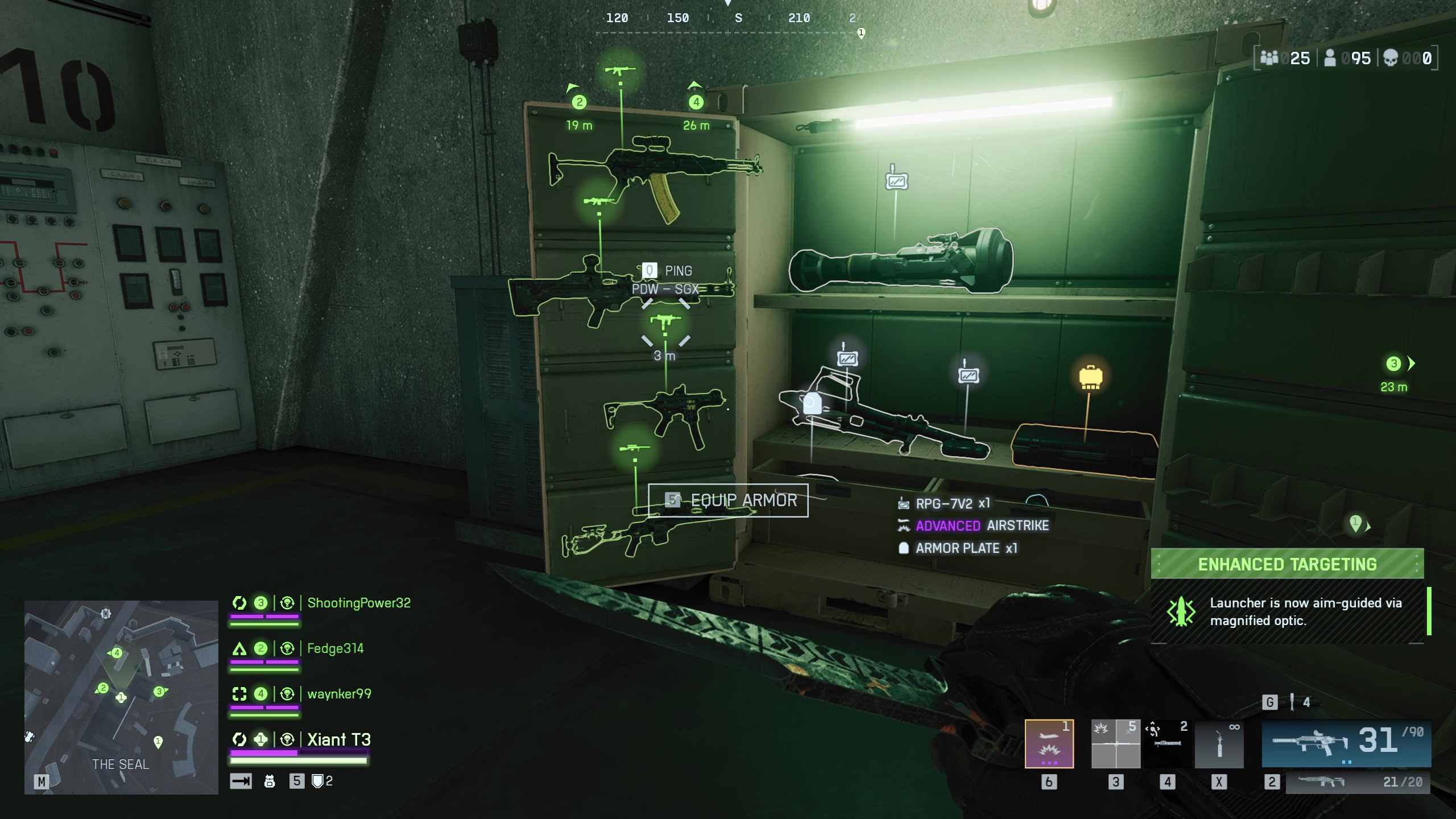
Task: Click the throwable grenade count icon
Action: click(x=1292, y=702)
